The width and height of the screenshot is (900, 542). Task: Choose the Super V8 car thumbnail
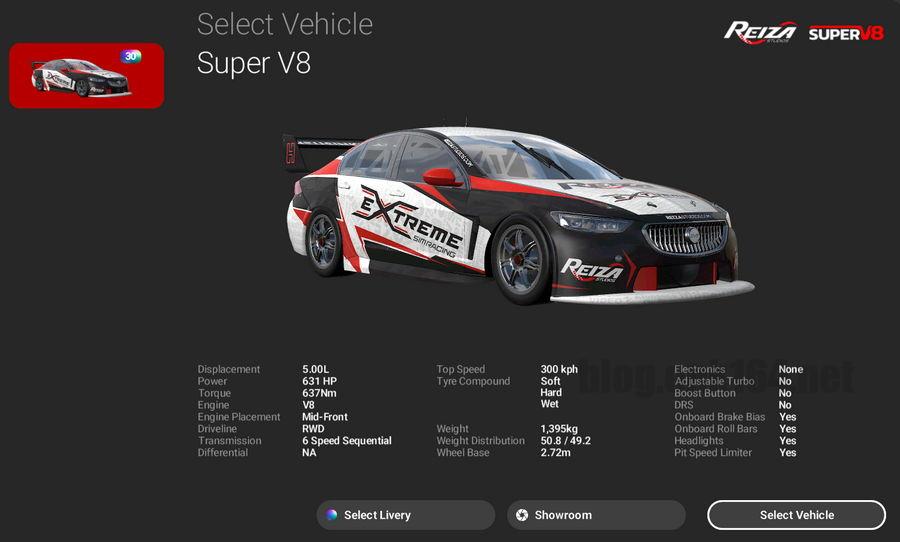tap(86, 76)
